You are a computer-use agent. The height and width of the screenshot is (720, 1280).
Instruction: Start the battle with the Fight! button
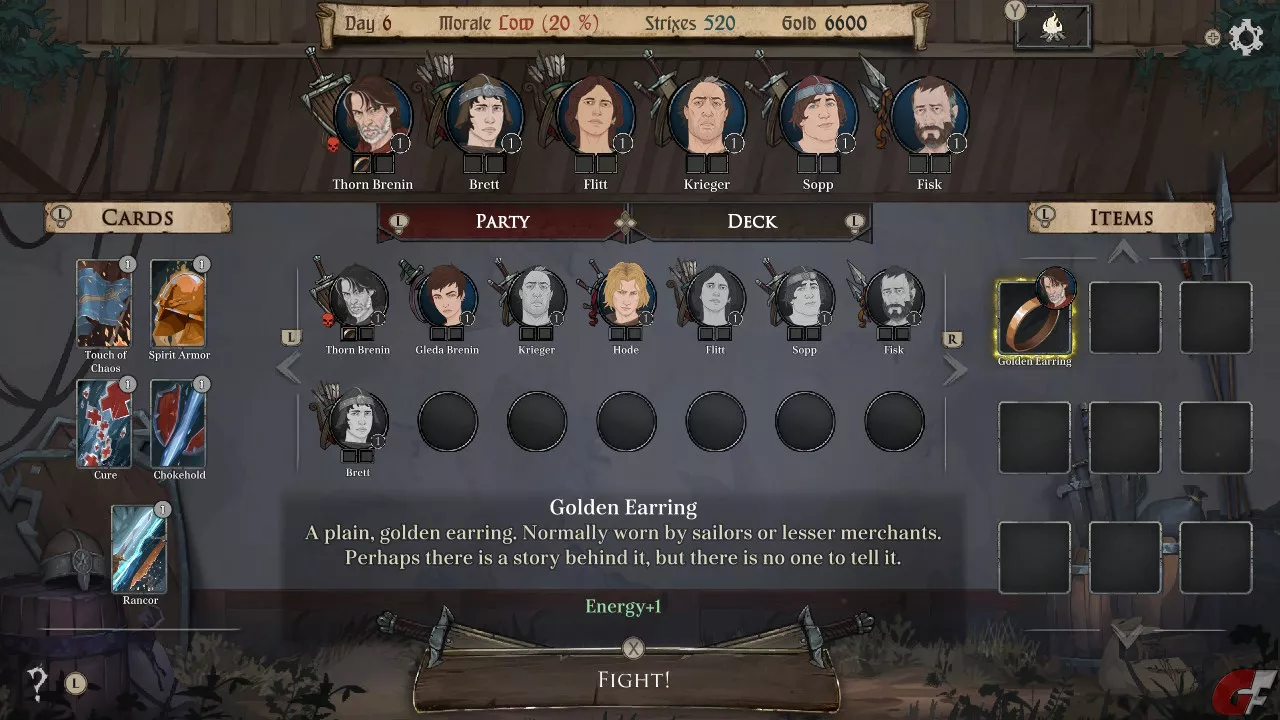(x=632, y=680)
